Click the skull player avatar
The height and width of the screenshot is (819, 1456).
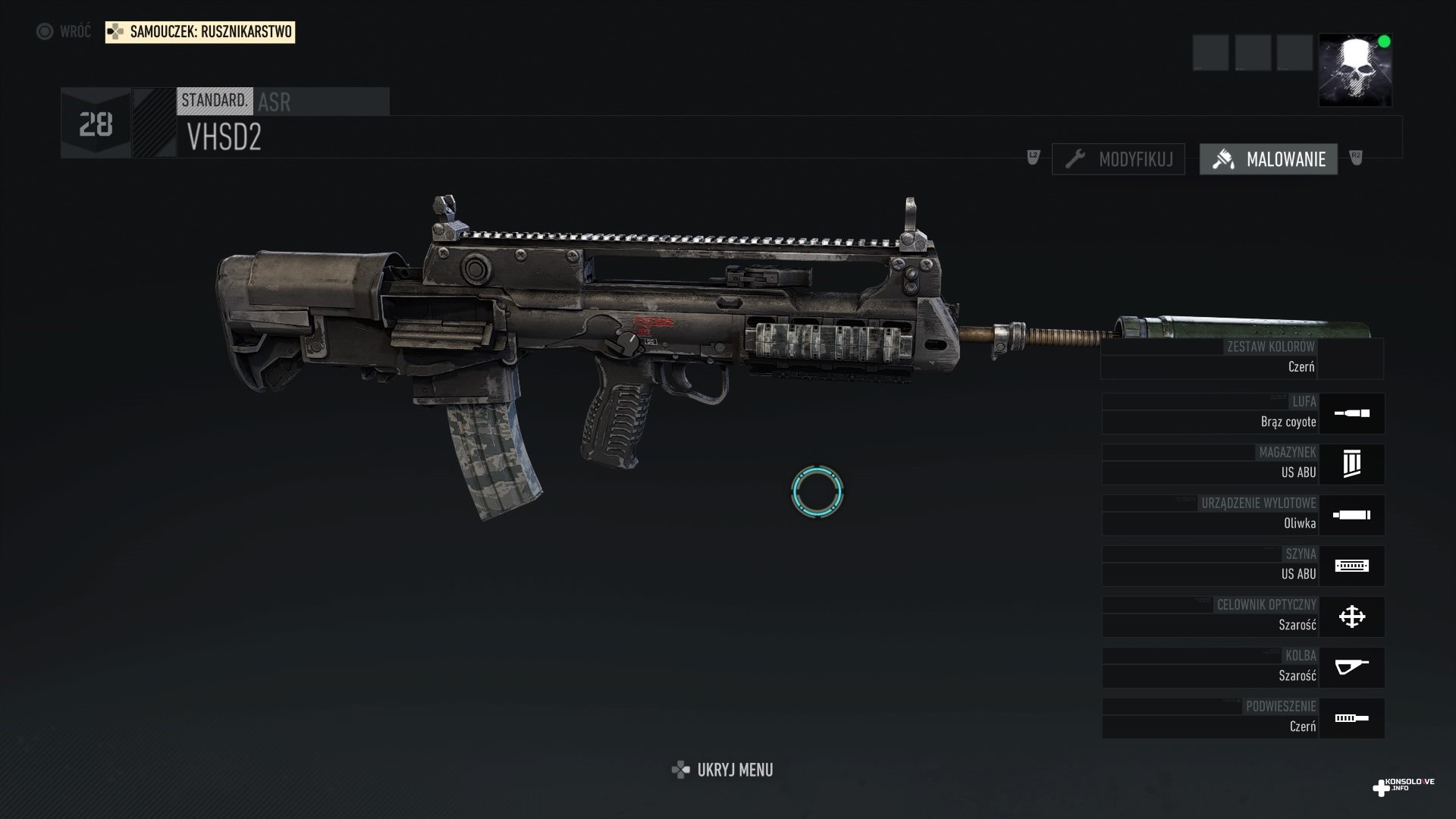coord(1354,71)
